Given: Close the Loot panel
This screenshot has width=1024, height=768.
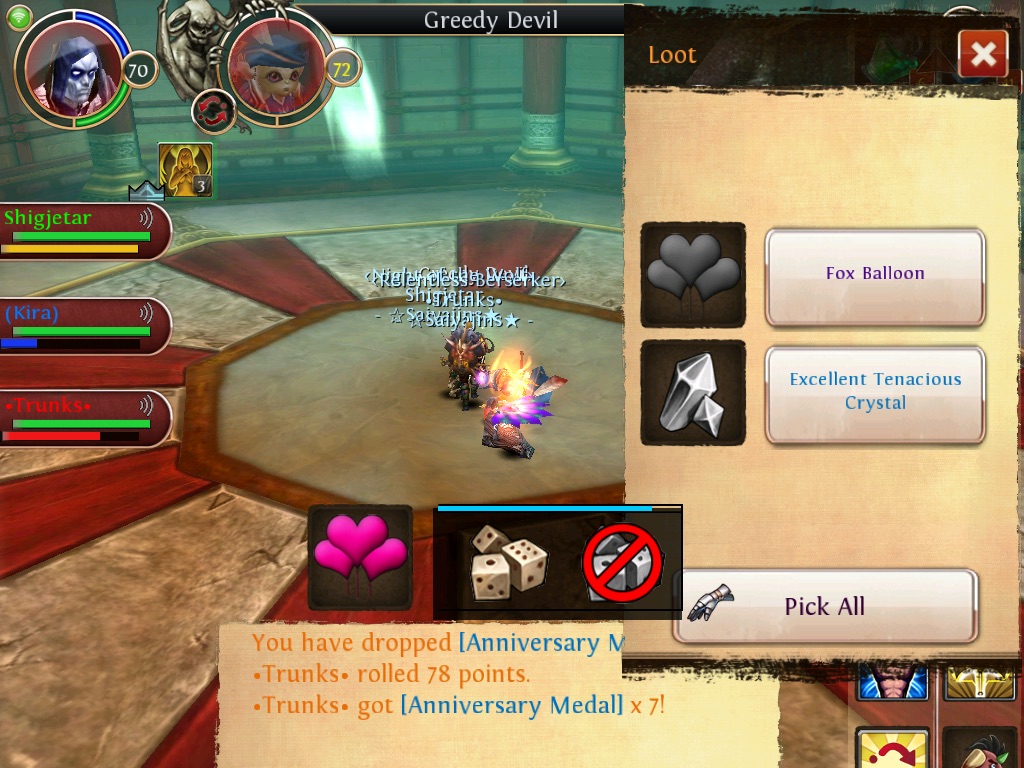Looking at the screenshot, I should click(x=982, y=54).
